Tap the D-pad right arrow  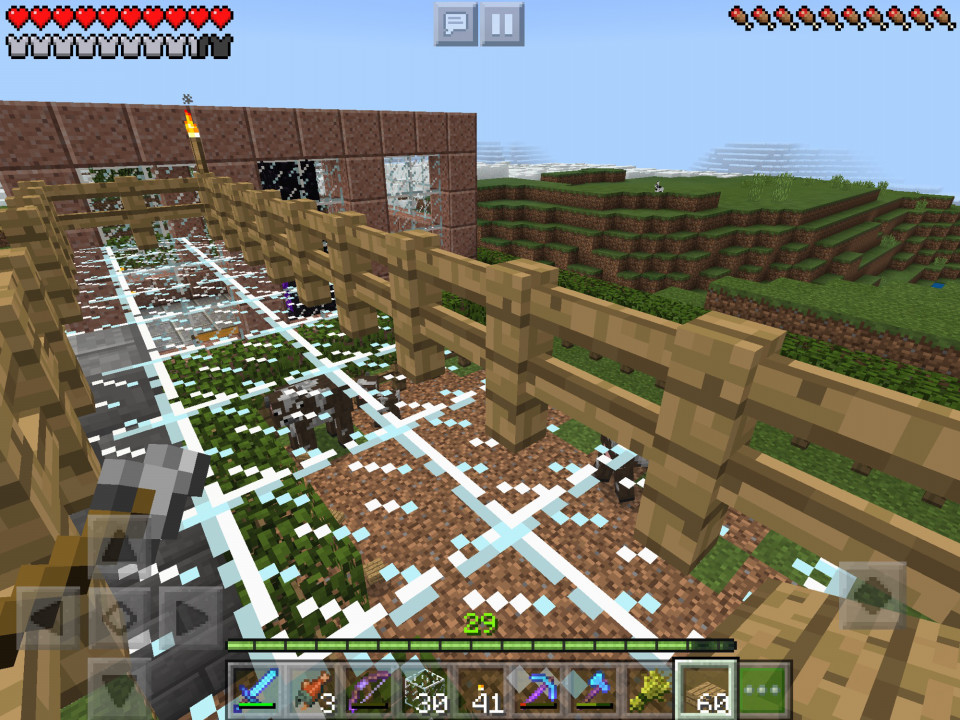(x=191, y=618)
